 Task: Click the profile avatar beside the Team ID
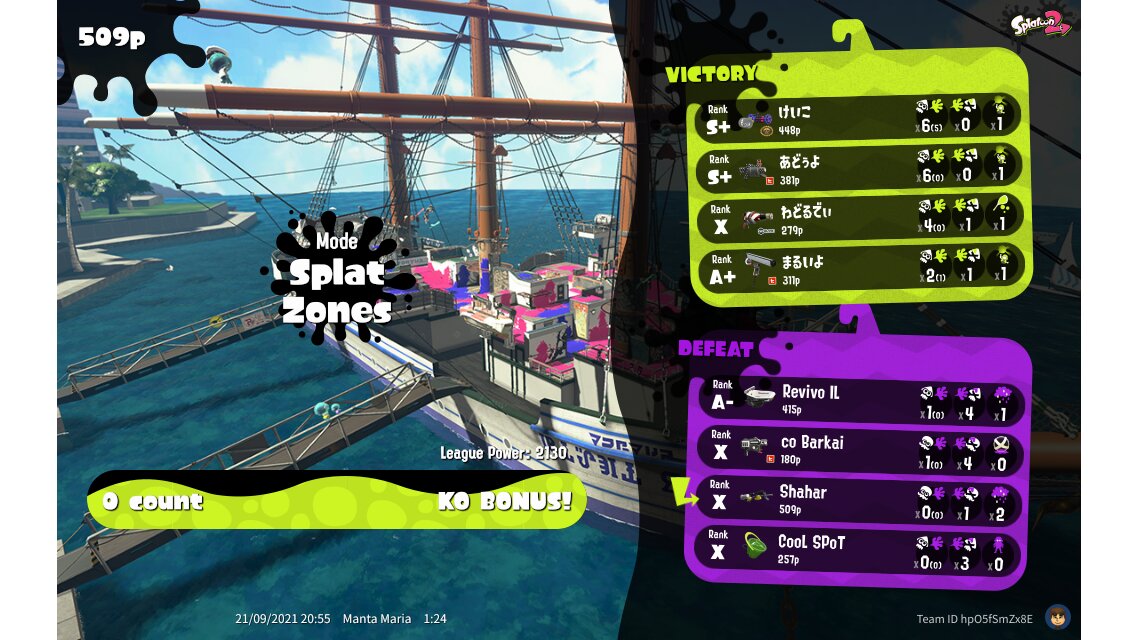(1058, 617)
